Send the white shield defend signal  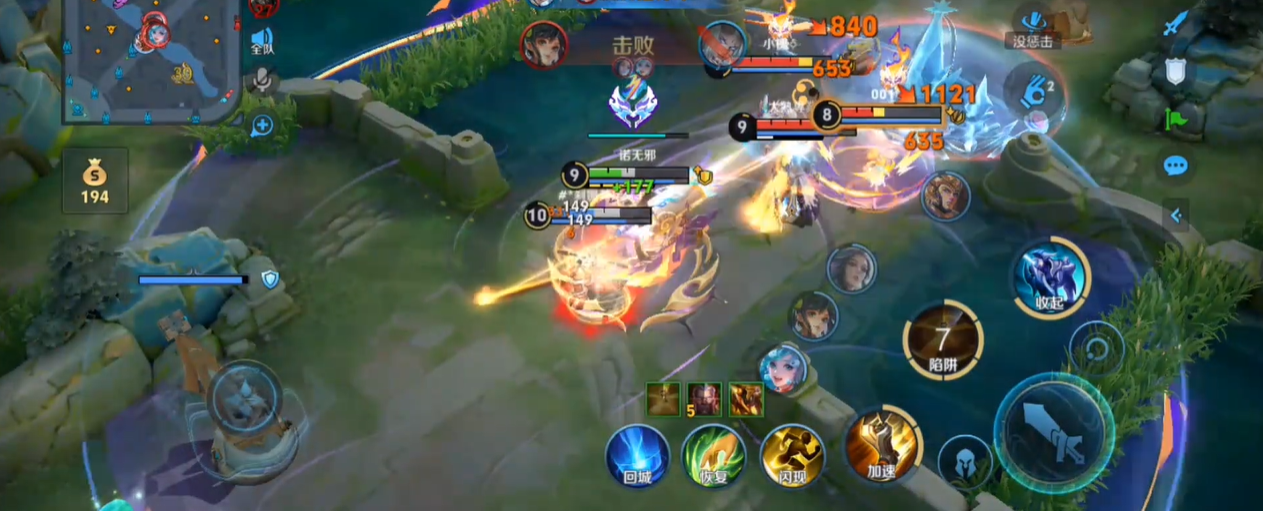coord(1175,71)
